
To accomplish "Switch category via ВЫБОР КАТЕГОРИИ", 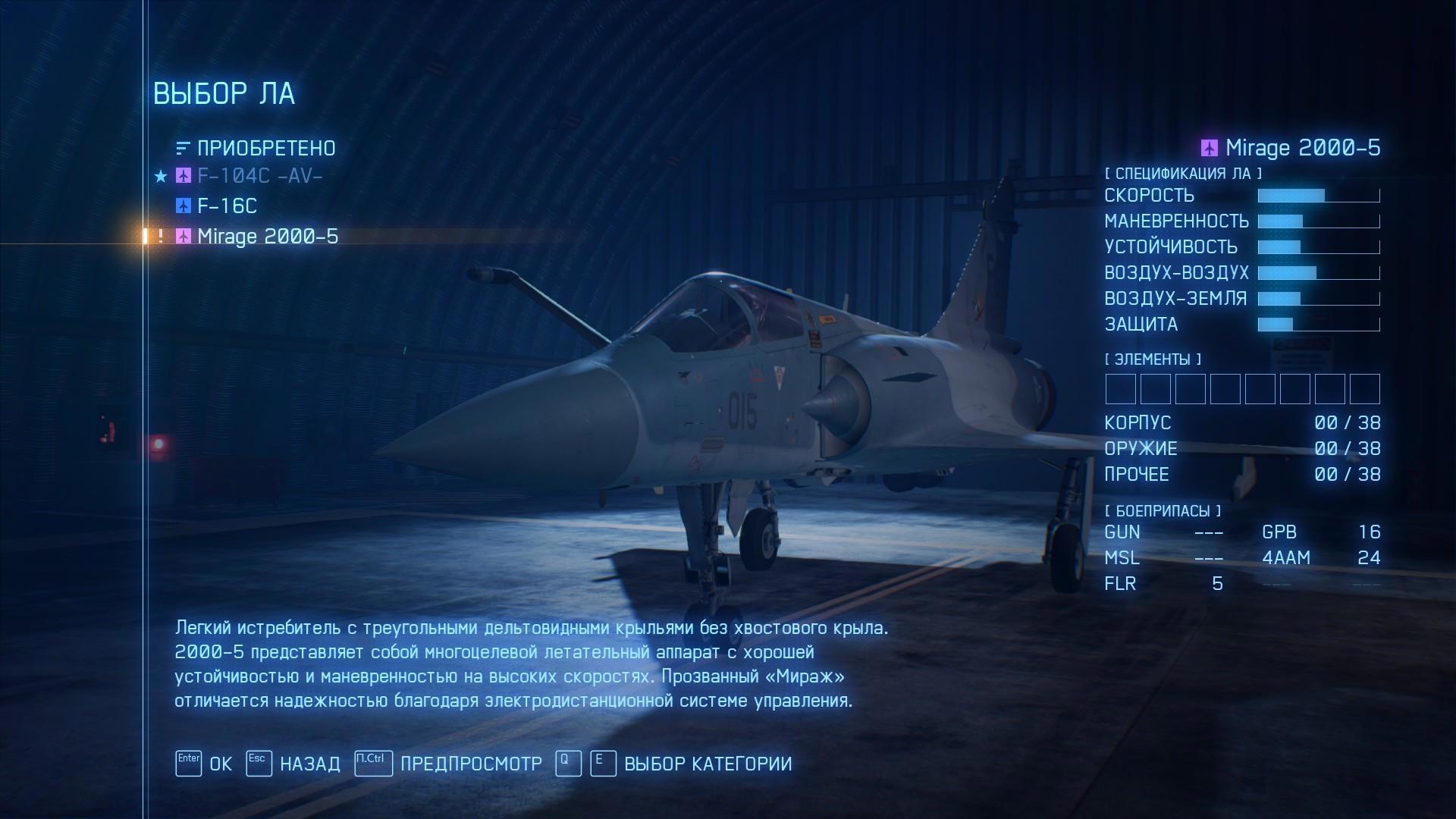I will [x=707, y=764].
